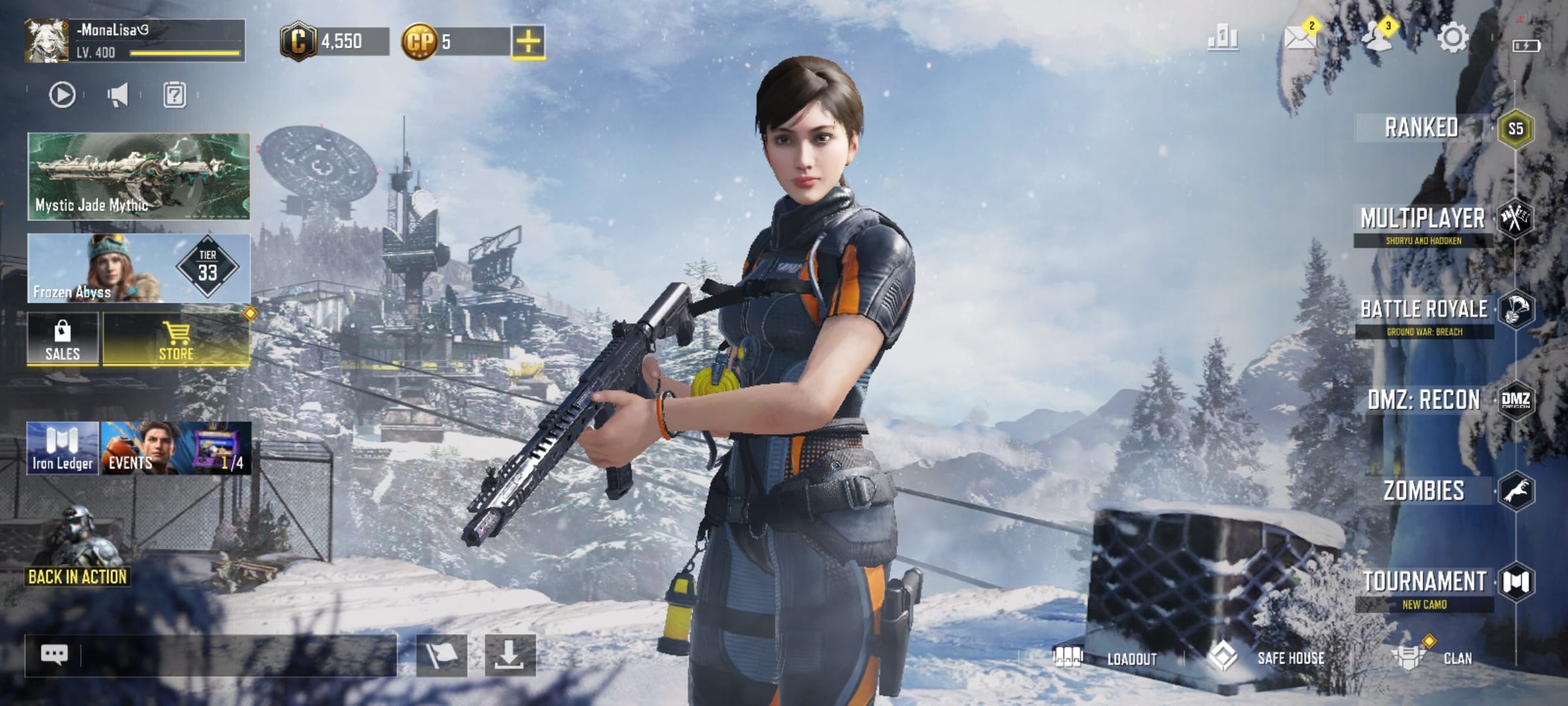Open the -MonaLisa player profile

click(x=135, y=41)
